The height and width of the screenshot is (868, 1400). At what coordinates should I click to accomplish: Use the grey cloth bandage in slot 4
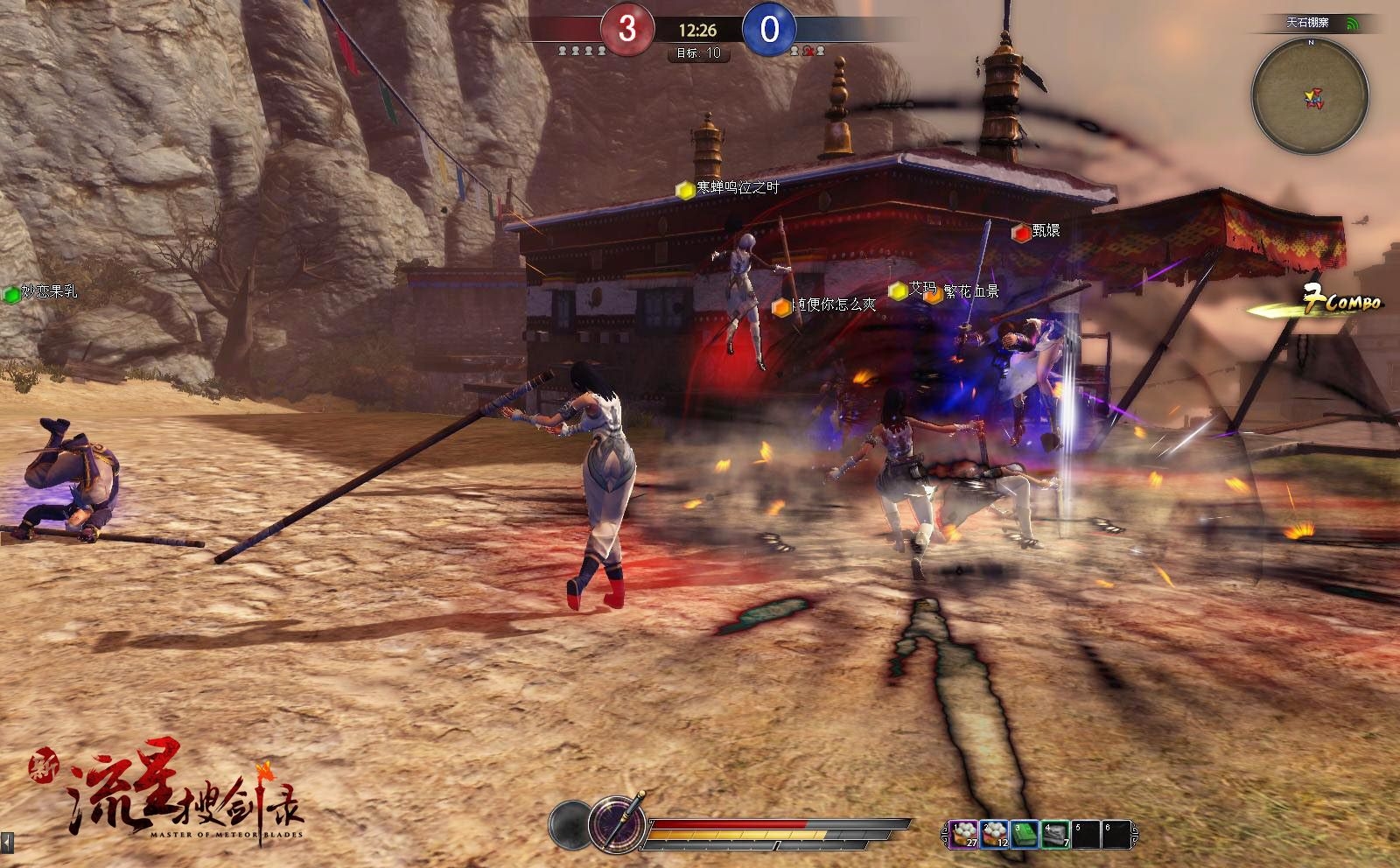point(1055,834)
